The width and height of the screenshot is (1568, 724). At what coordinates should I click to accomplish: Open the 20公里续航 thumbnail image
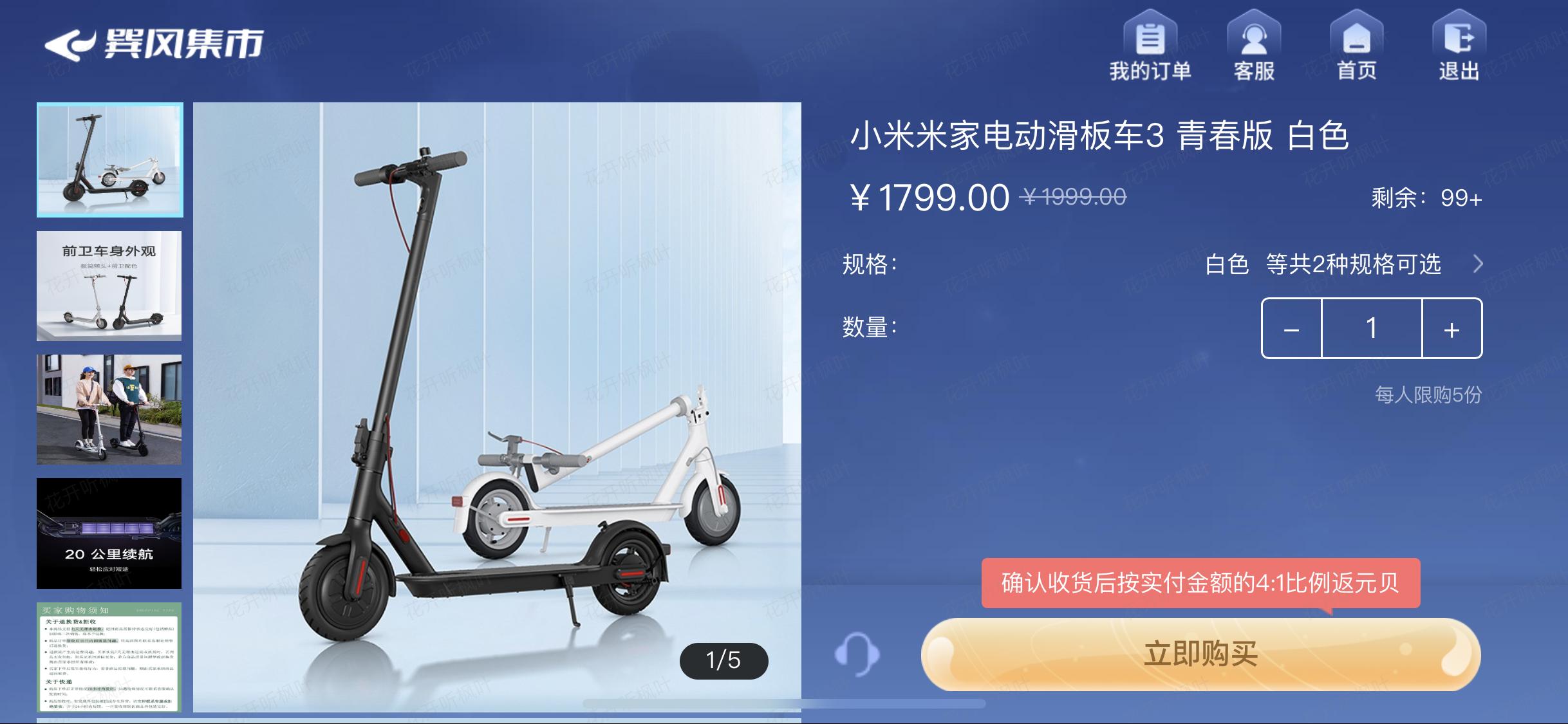(x=109, y=534)
